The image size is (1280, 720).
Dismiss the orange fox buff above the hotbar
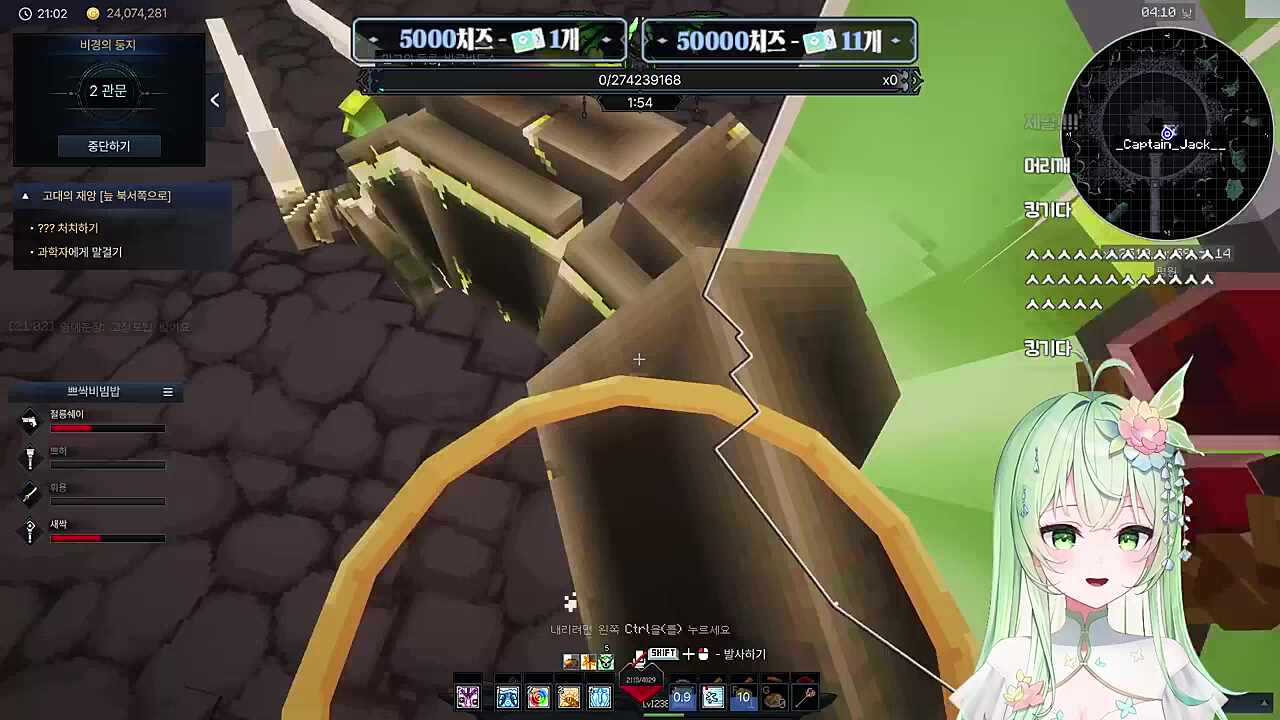coord(570,660)
